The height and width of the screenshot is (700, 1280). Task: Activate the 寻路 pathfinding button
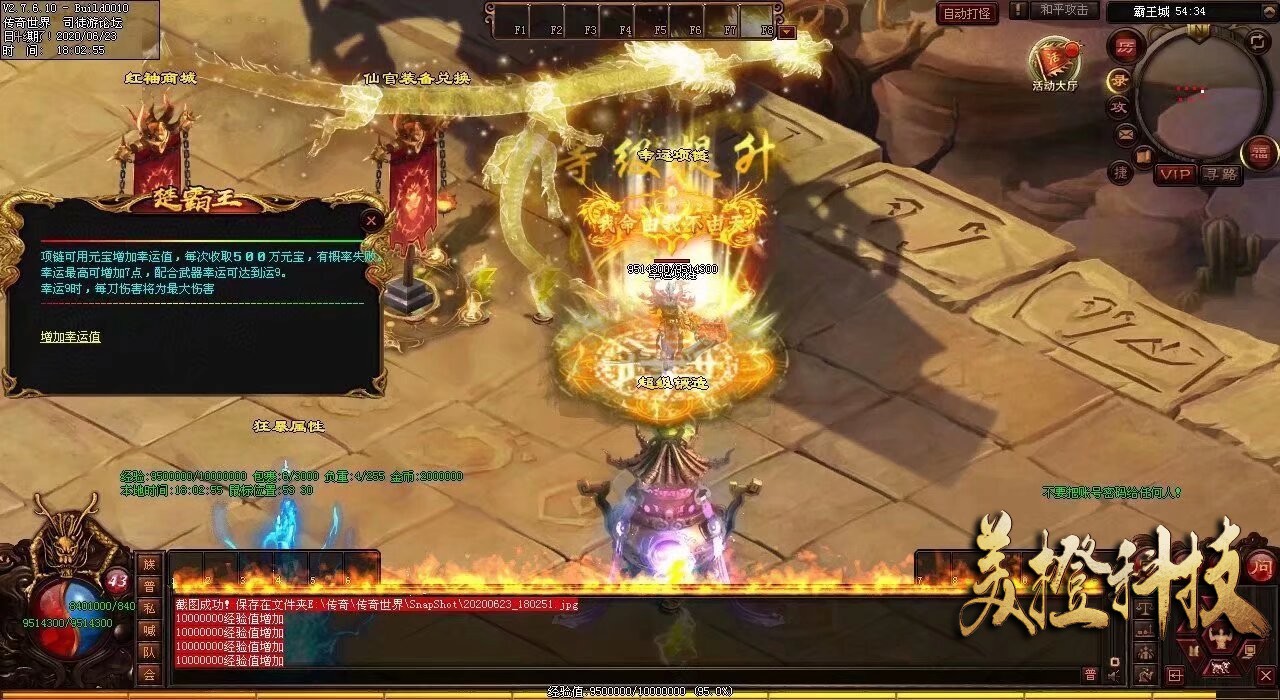point(1220,174)
